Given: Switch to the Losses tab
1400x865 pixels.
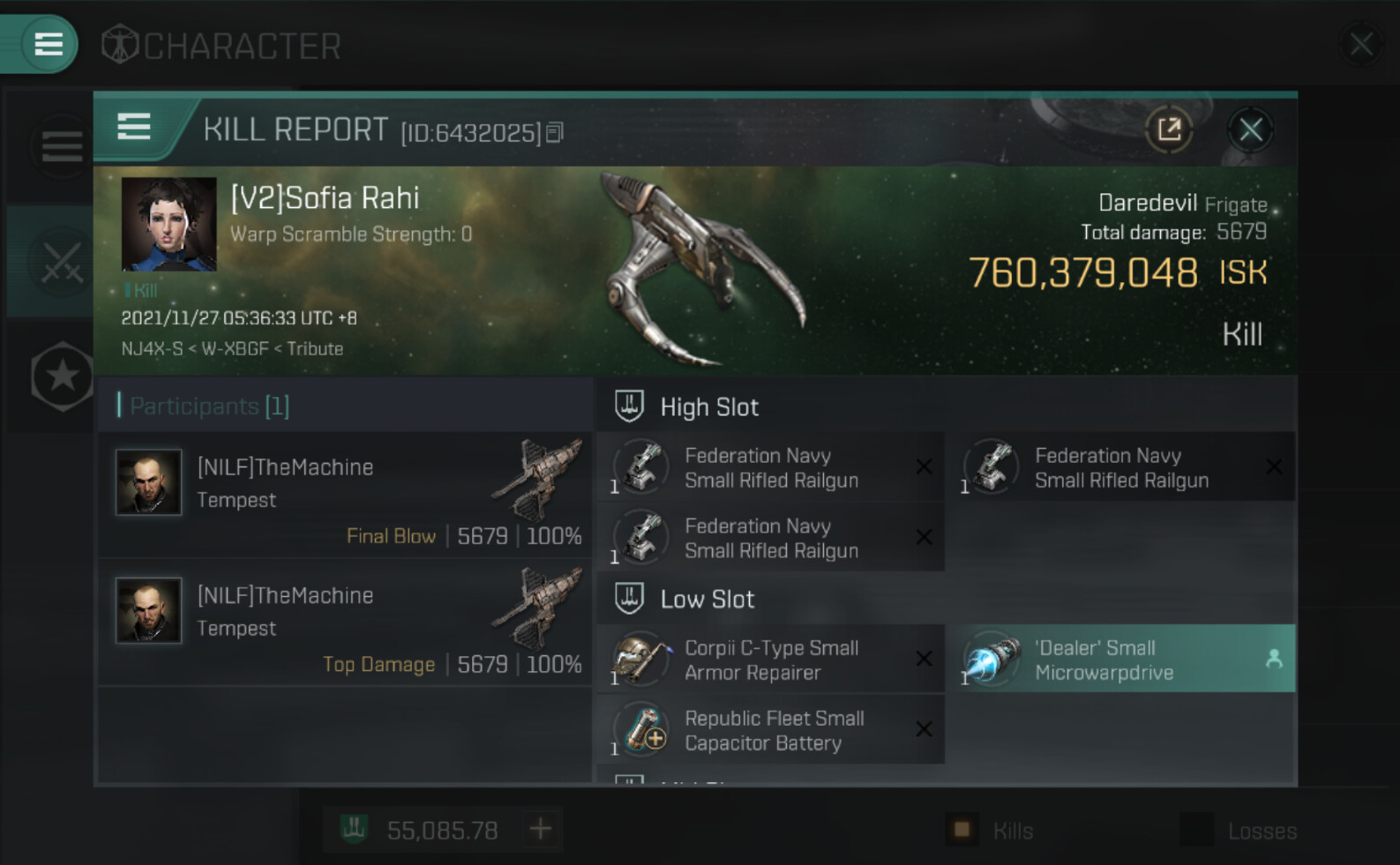Looking at the screenshot, I should point(1239,831).
